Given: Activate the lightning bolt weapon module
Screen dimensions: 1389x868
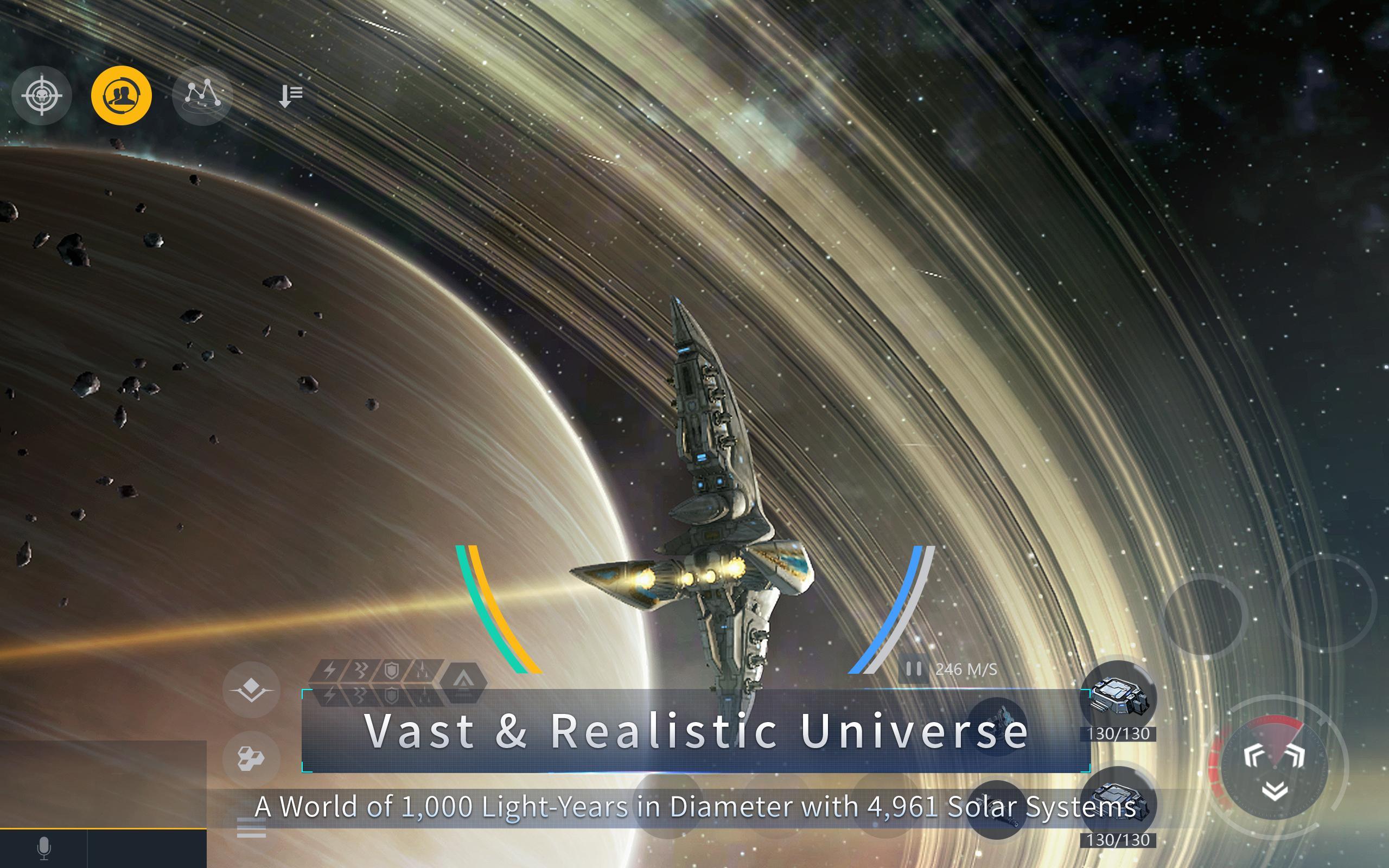Looking at the screenshot, I should [330, 669].
